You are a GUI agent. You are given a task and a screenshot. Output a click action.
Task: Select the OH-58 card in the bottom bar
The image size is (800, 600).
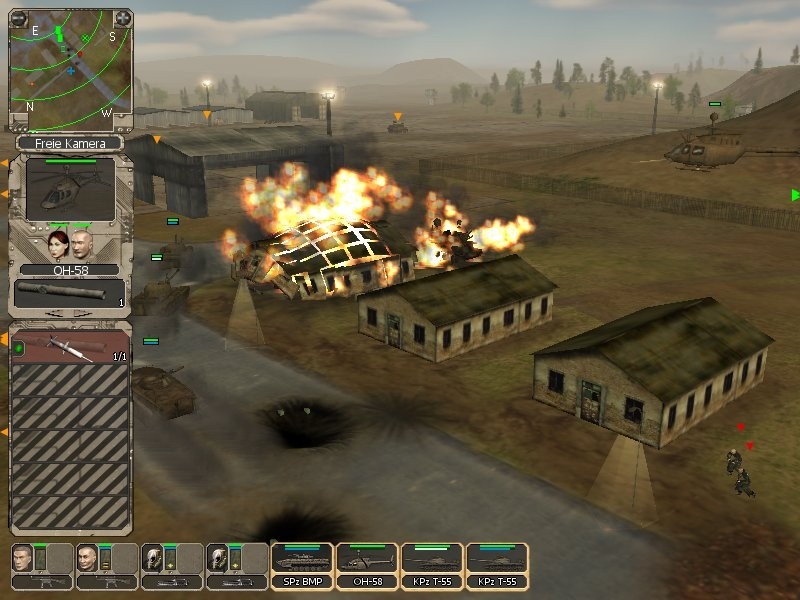367,565
